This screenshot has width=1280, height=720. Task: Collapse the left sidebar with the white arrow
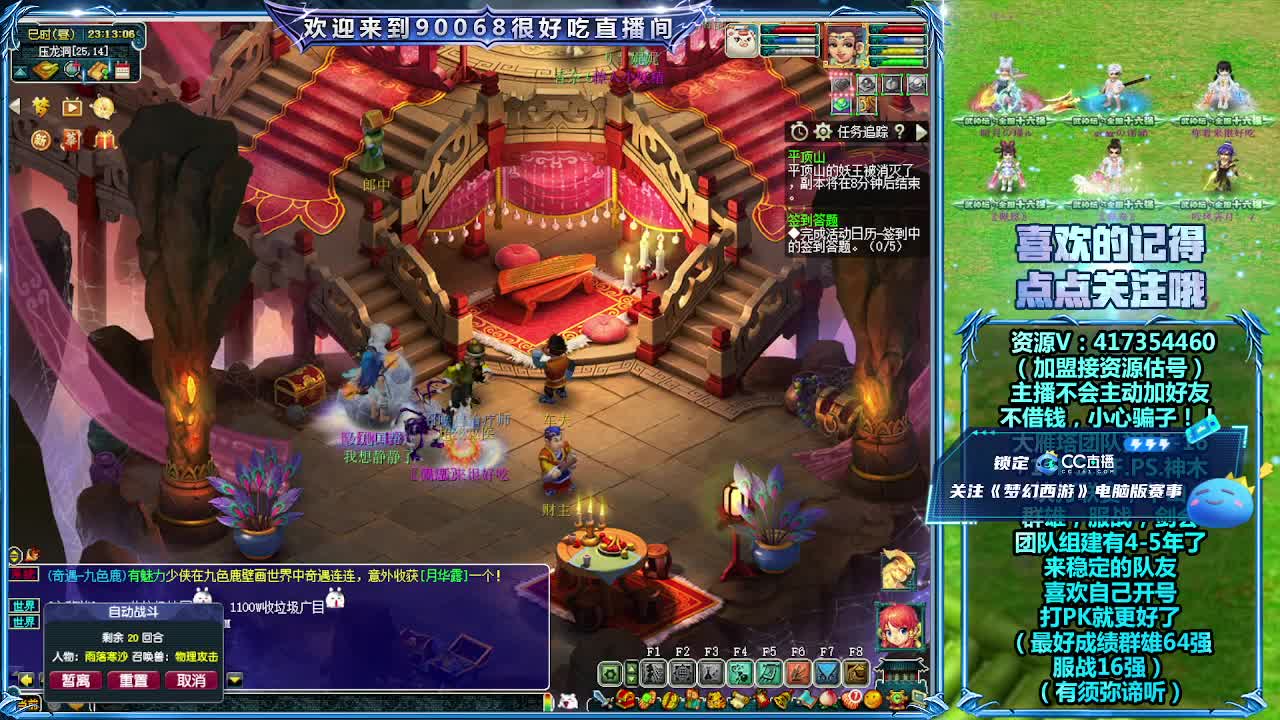(14, 106)
